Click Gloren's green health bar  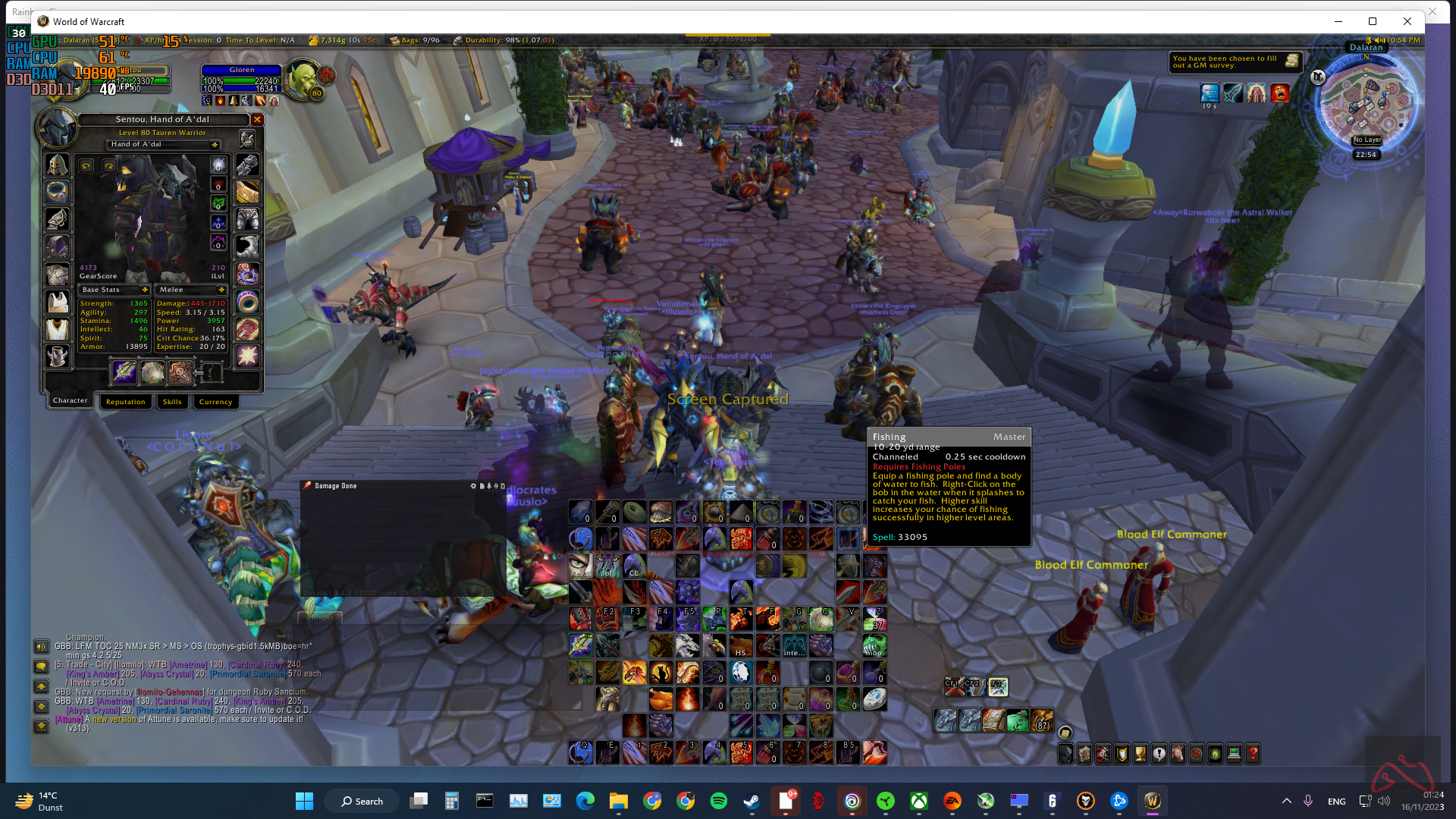(240, 80)
